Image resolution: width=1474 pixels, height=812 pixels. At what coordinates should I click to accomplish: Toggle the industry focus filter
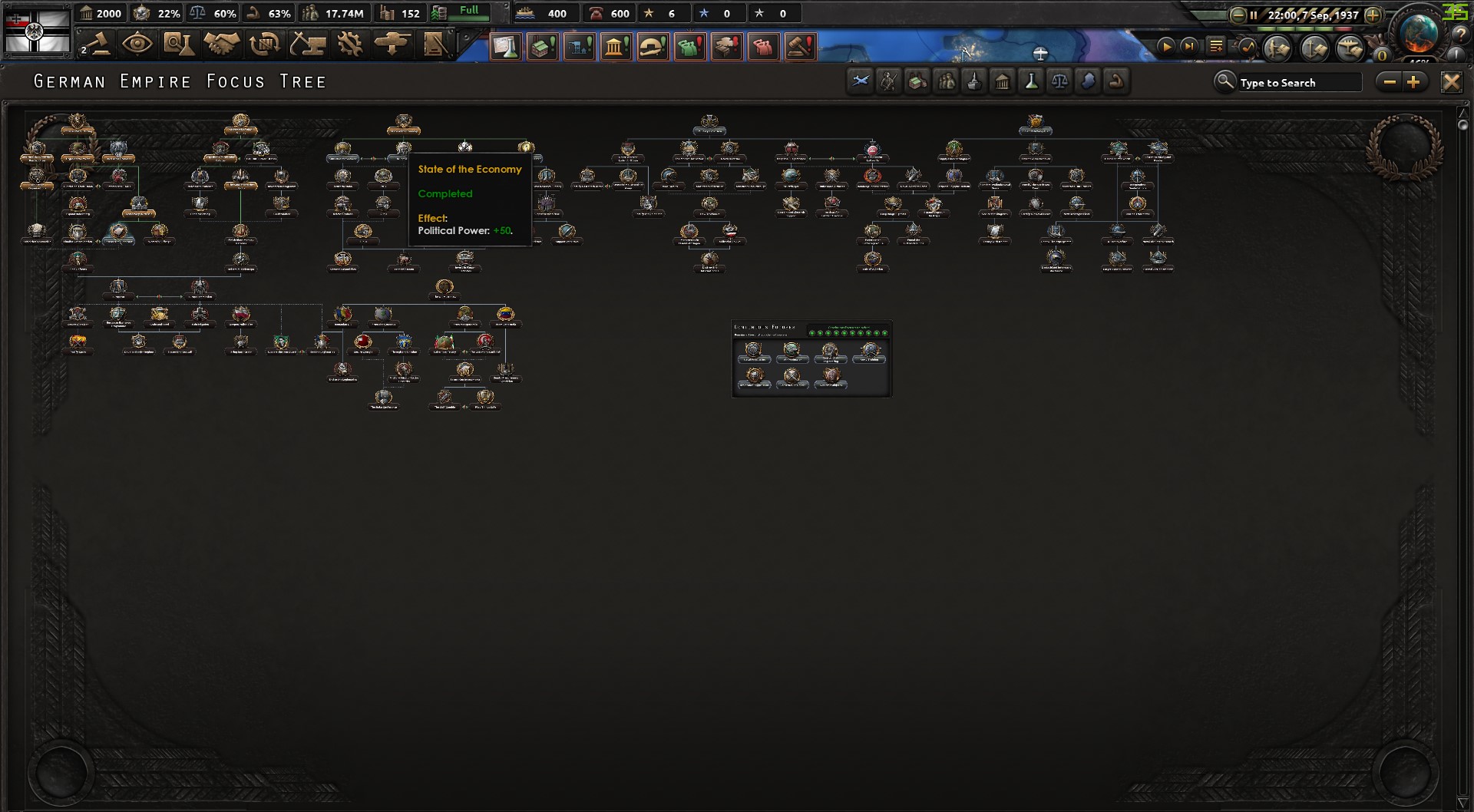pos(918,81)
